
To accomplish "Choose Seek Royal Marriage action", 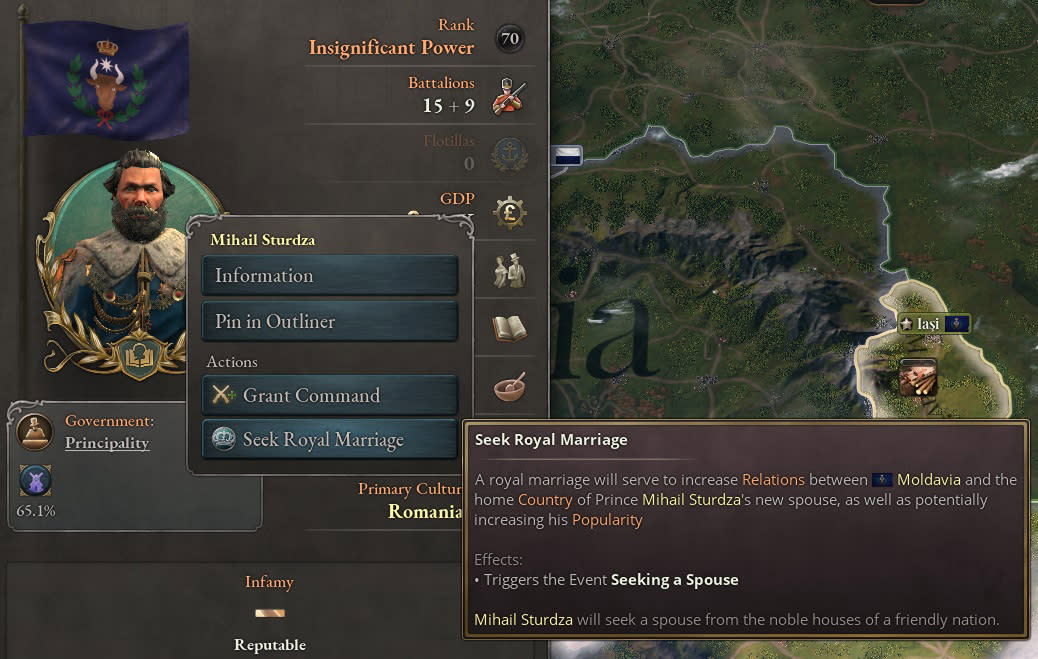I will coord(329,440).
